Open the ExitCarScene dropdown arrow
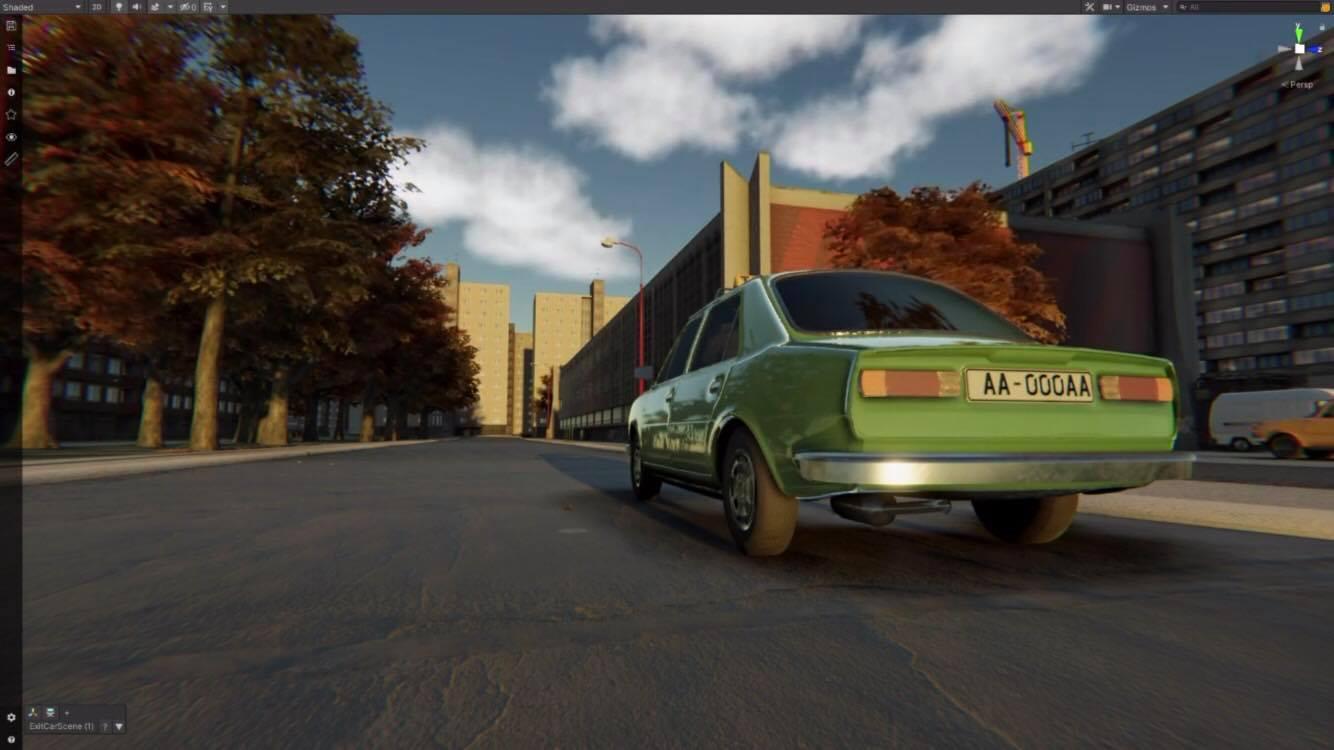 118,726
